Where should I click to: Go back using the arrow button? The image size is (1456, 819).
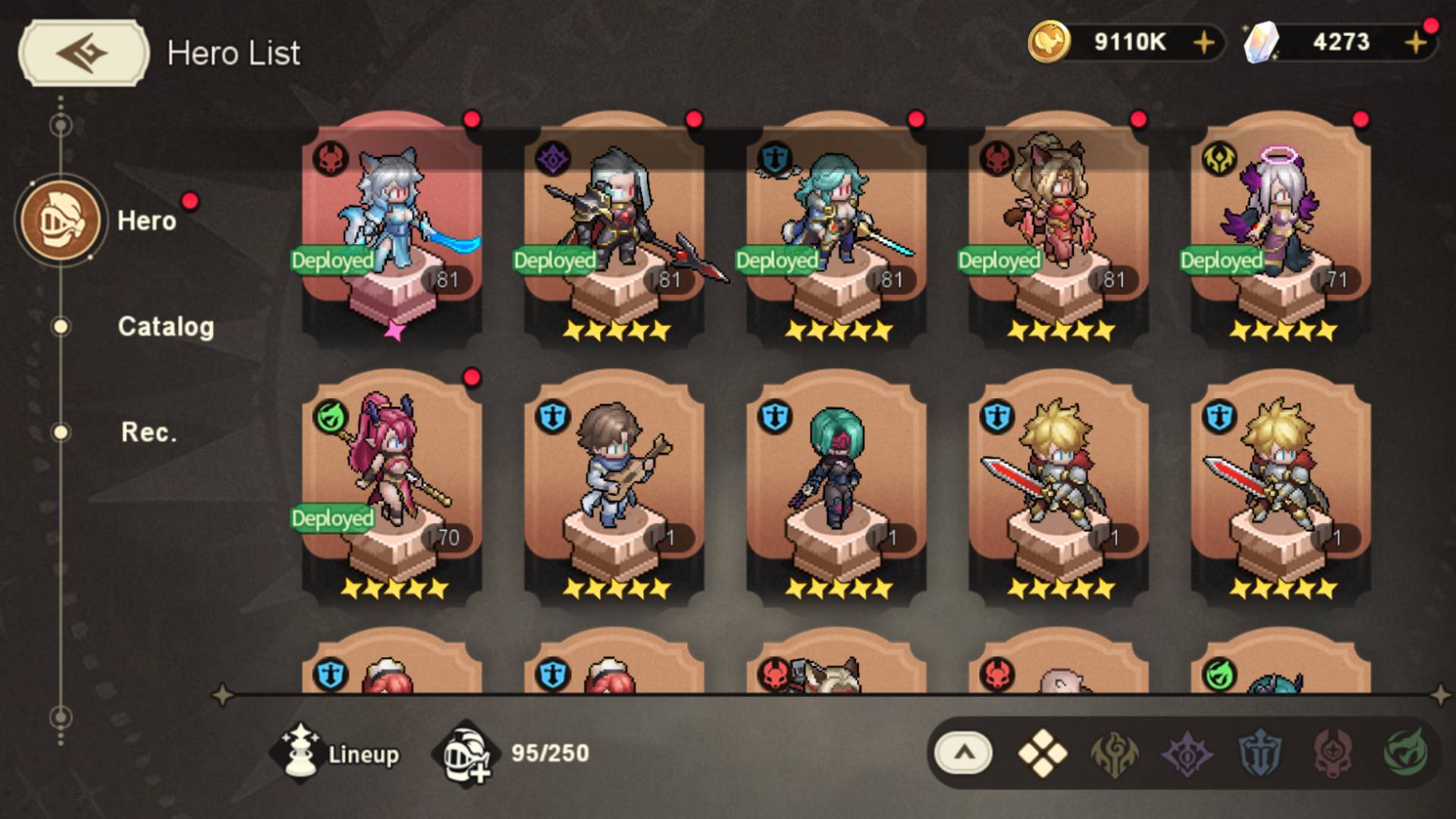point(83,52)
